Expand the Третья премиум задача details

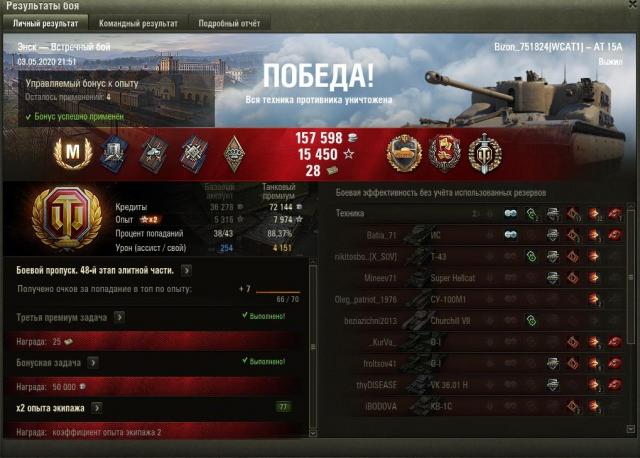[119, 317]
